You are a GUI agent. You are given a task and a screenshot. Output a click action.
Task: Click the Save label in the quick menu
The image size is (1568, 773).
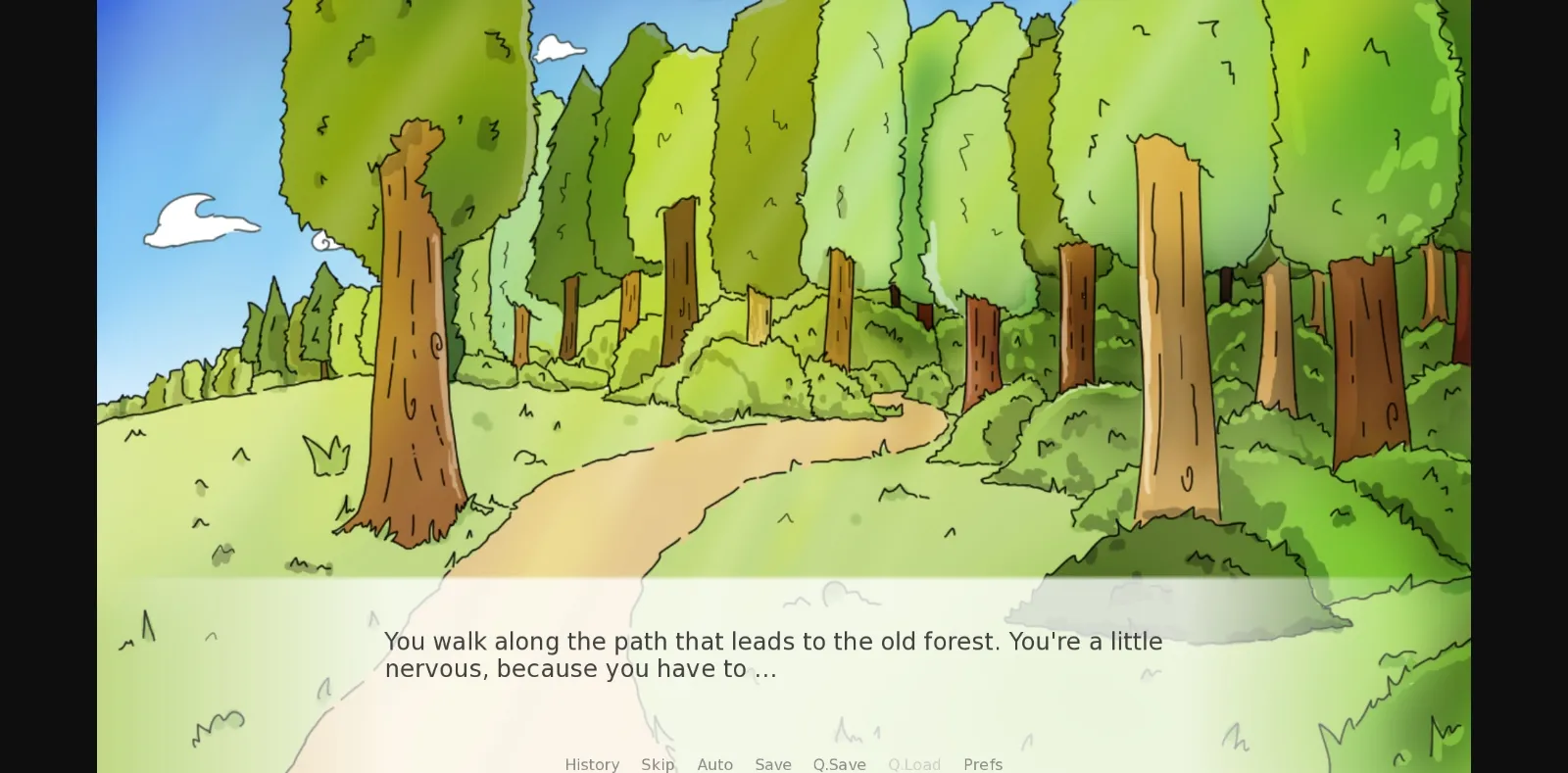click(x=773, y=764)
